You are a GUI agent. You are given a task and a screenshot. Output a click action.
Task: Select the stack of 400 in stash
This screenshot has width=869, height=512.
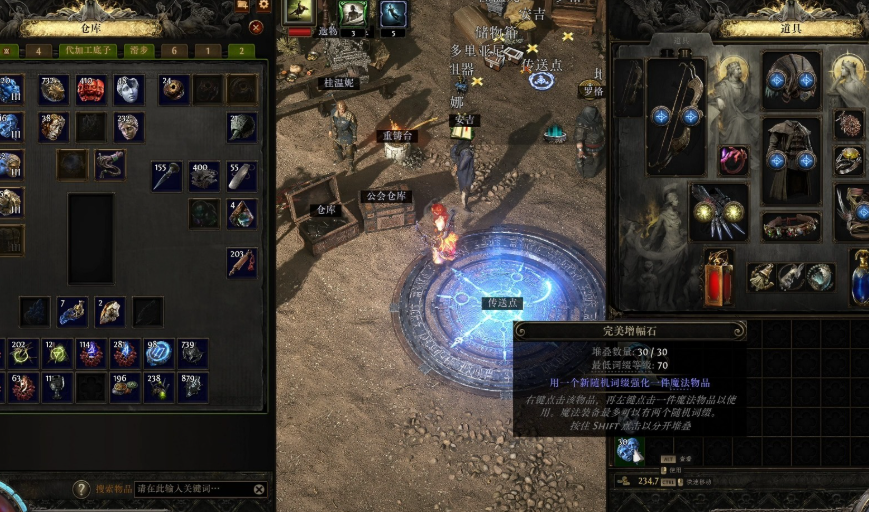point(205,176)
